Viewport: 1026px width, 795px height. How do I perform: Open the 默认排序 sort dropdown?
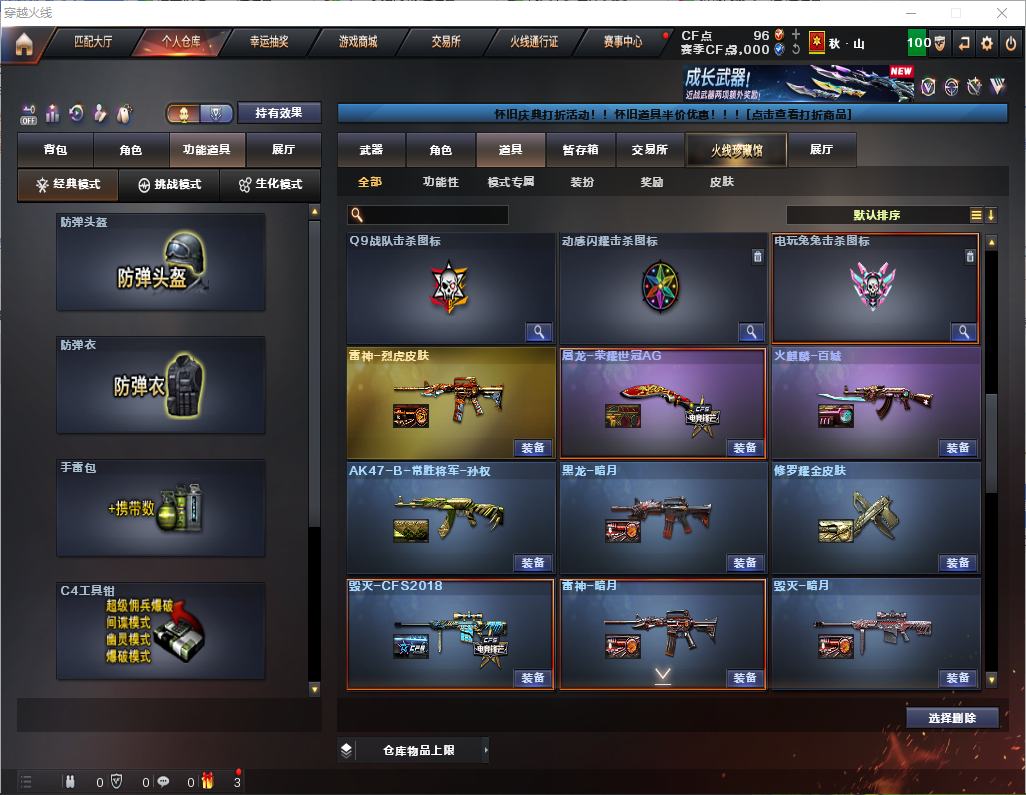(x=877, y=215)
